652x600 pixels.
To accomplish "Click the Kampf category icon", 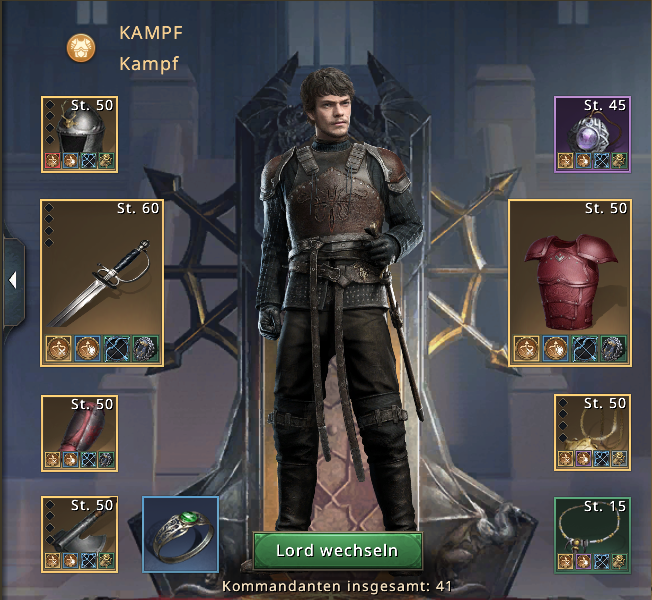I will click(x=81, y=46).
